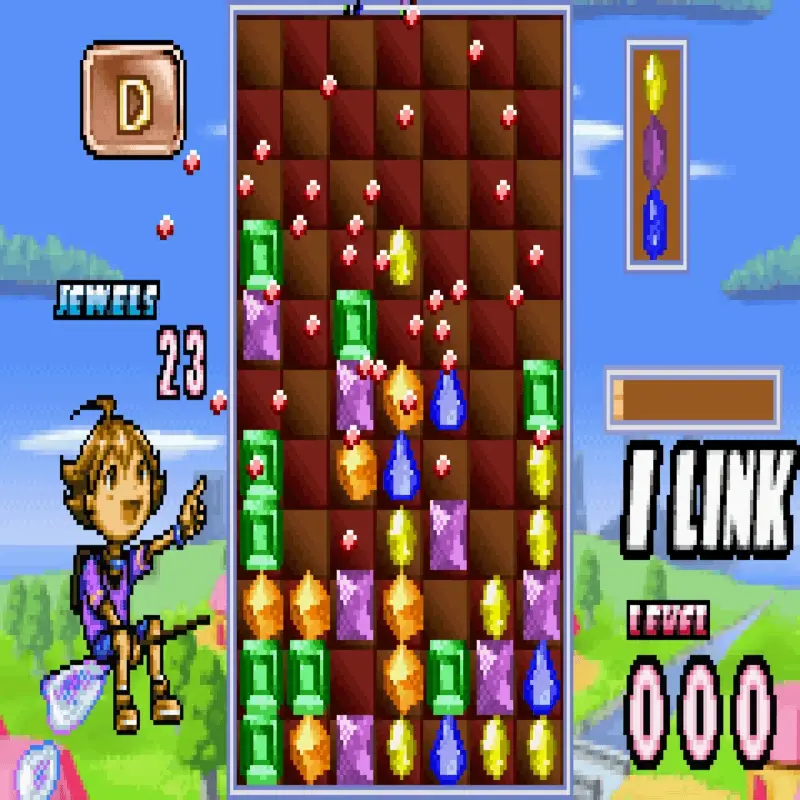Select the yellow jewel in the next-piece preview

655,81
